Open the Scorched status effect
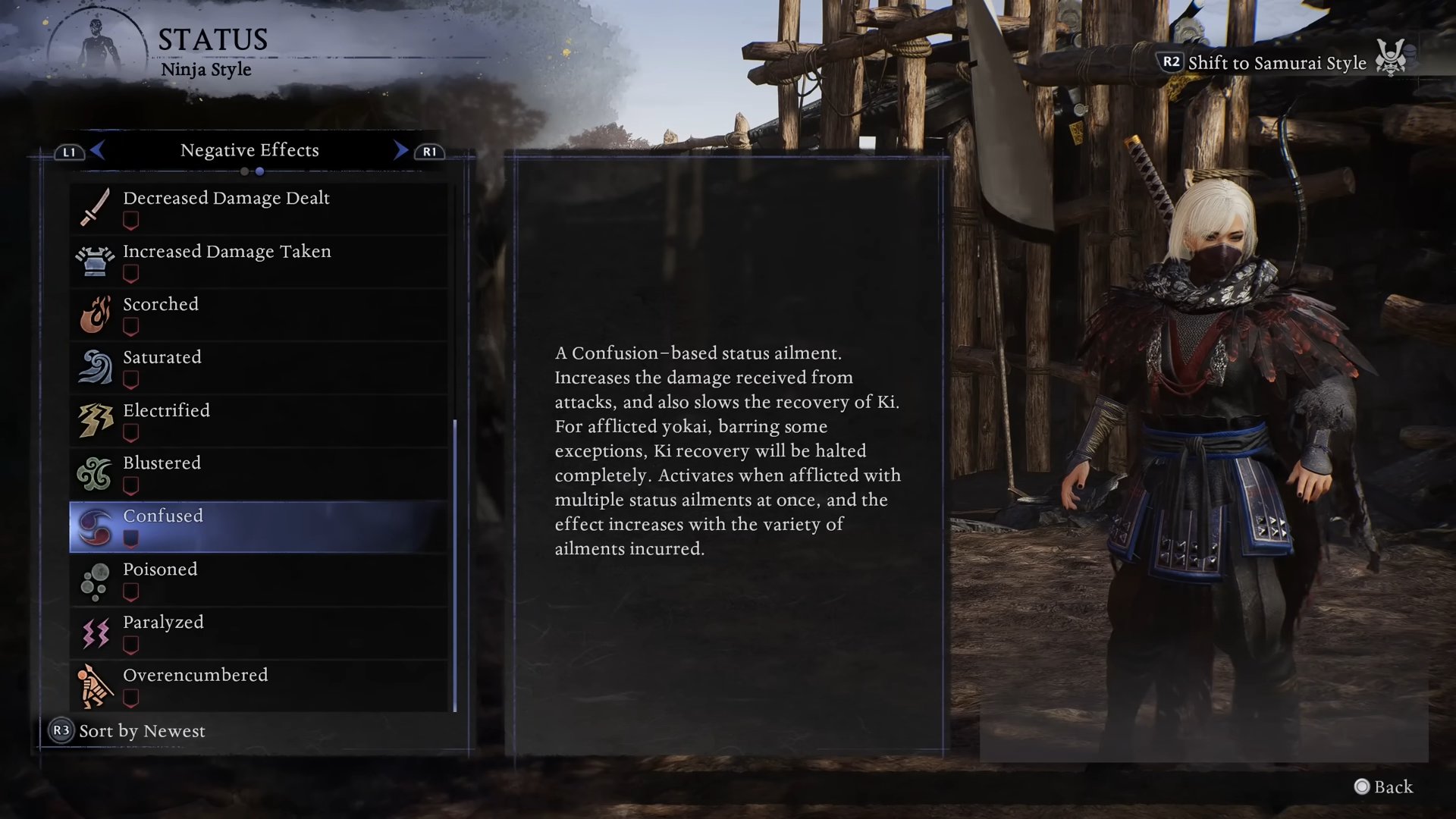 pos(258,315)
